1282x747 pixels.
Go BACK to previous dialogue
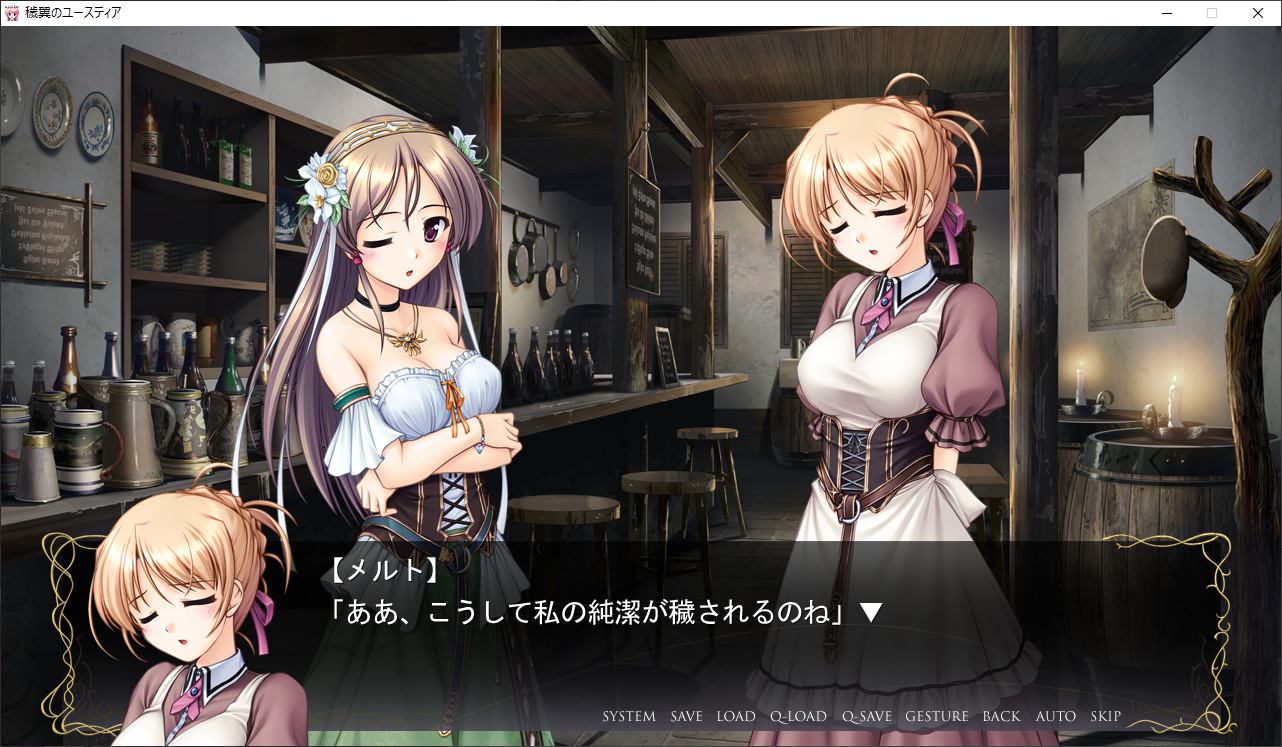pos(1001,716)
